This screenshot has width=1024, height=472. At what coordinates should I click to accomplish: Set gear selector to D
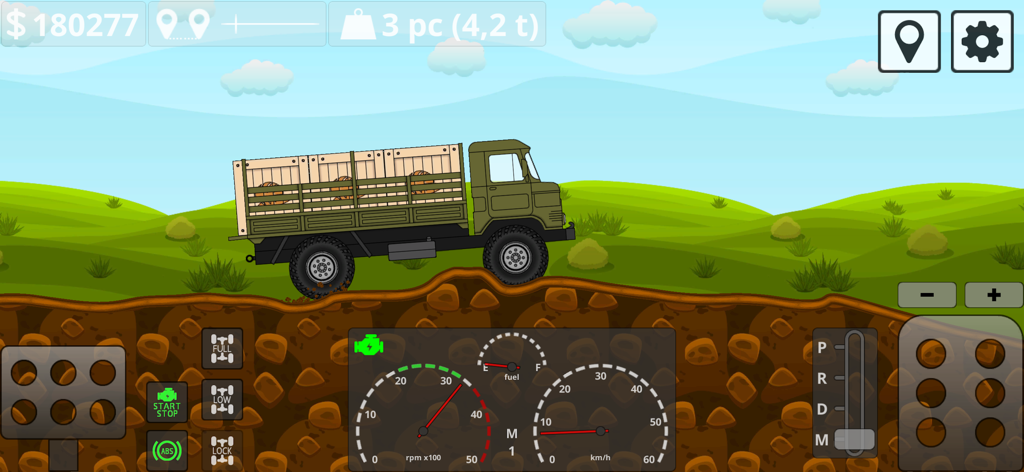point(823,409)
